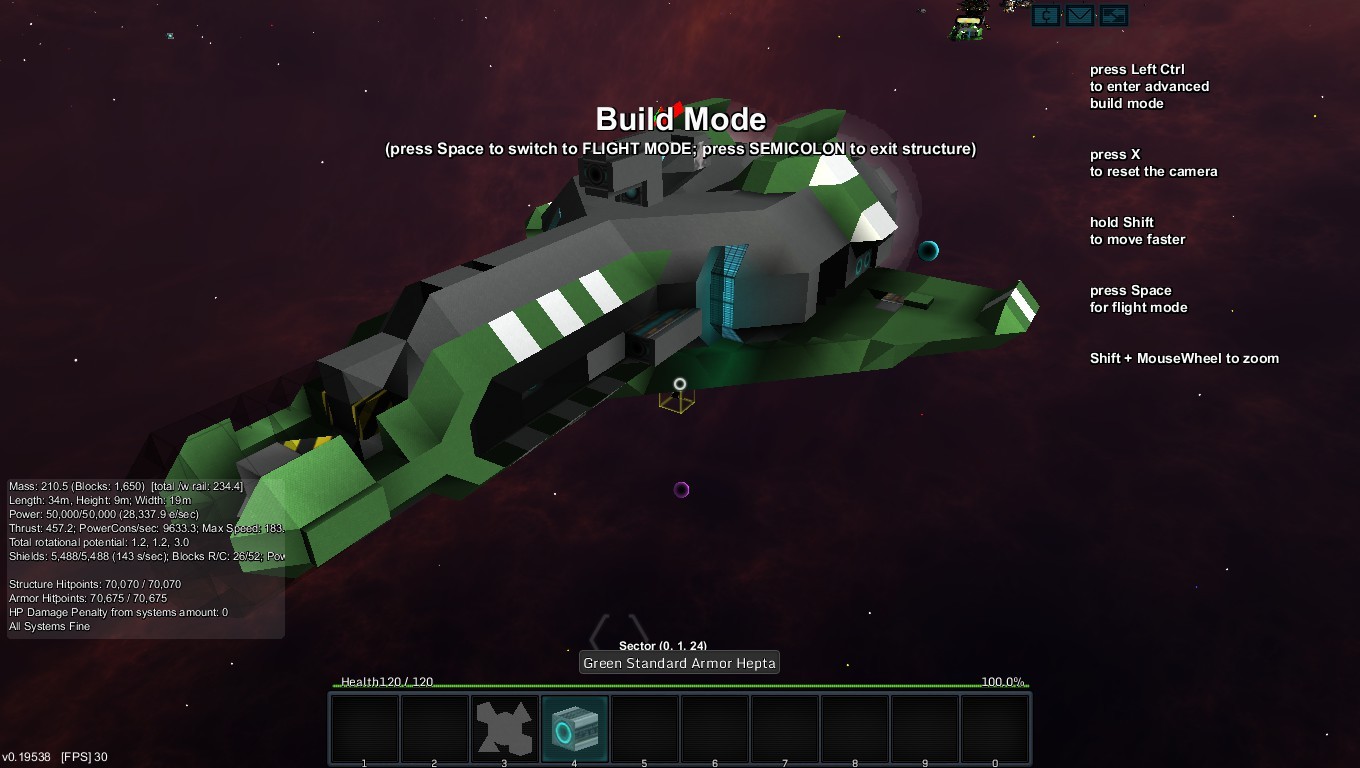Open the envelope mail icon
The image size is (1360, 768).
[1079, 15]
